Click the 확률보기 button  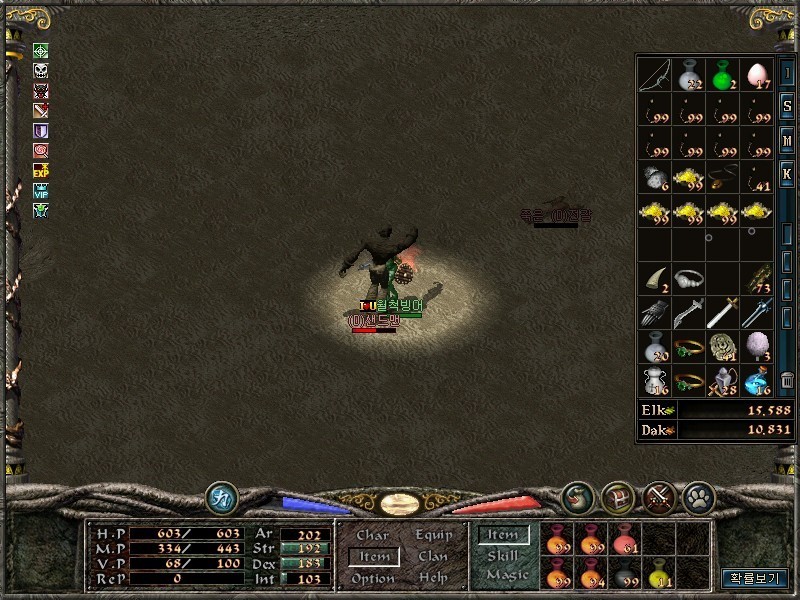tap(755, 578)
